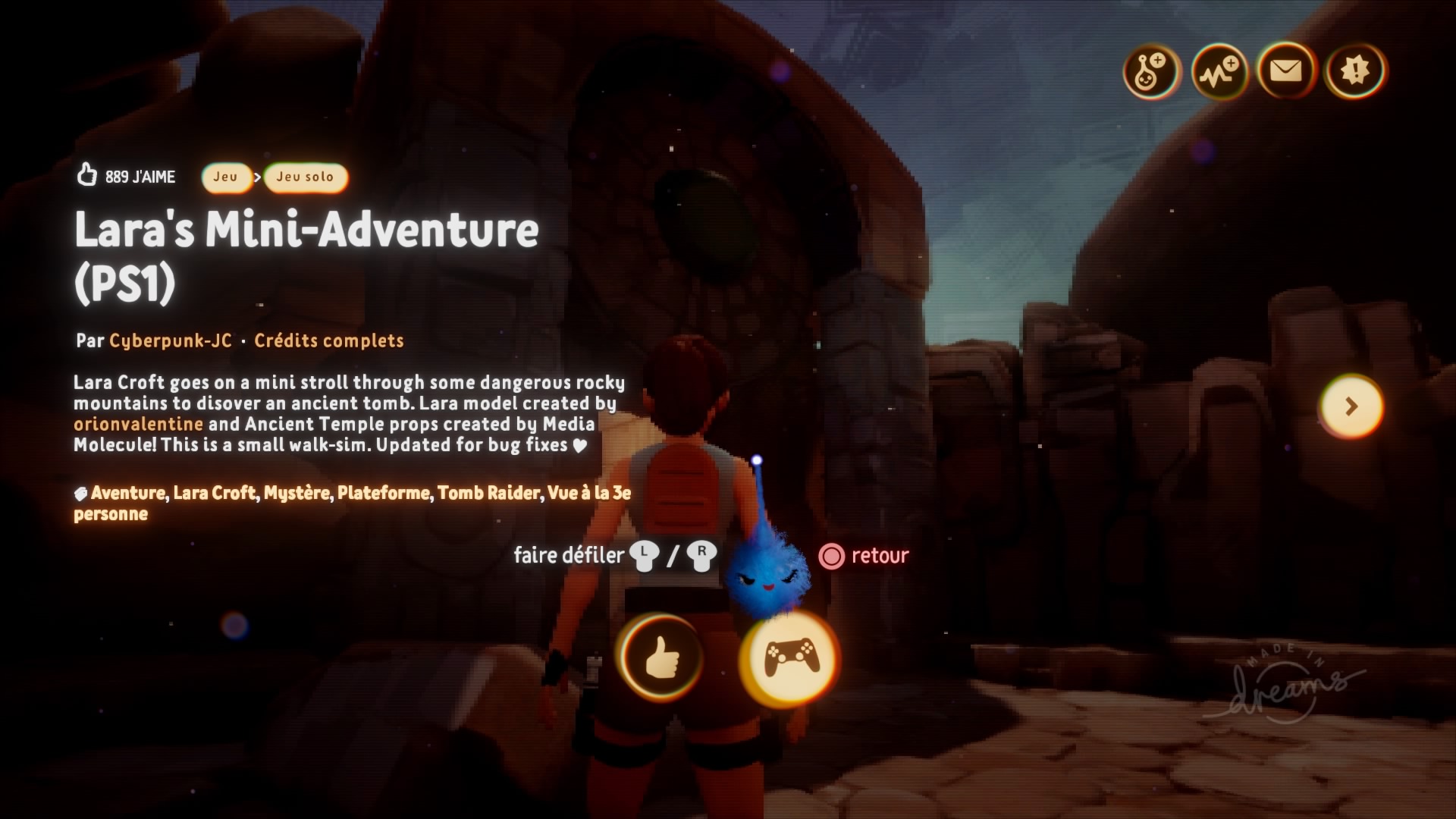The width and height of the screenshot is (1456, 819).
Task: Open the creator Cyberpunk-JC's profile
Action: (x=171, y=340)
